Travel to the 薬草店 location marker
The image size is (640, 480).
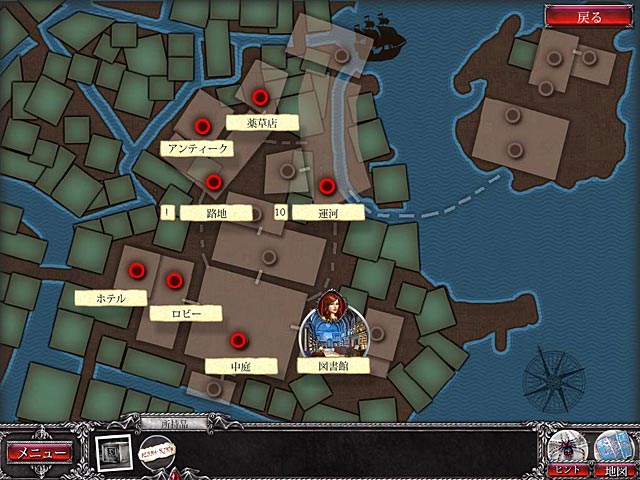260,98
